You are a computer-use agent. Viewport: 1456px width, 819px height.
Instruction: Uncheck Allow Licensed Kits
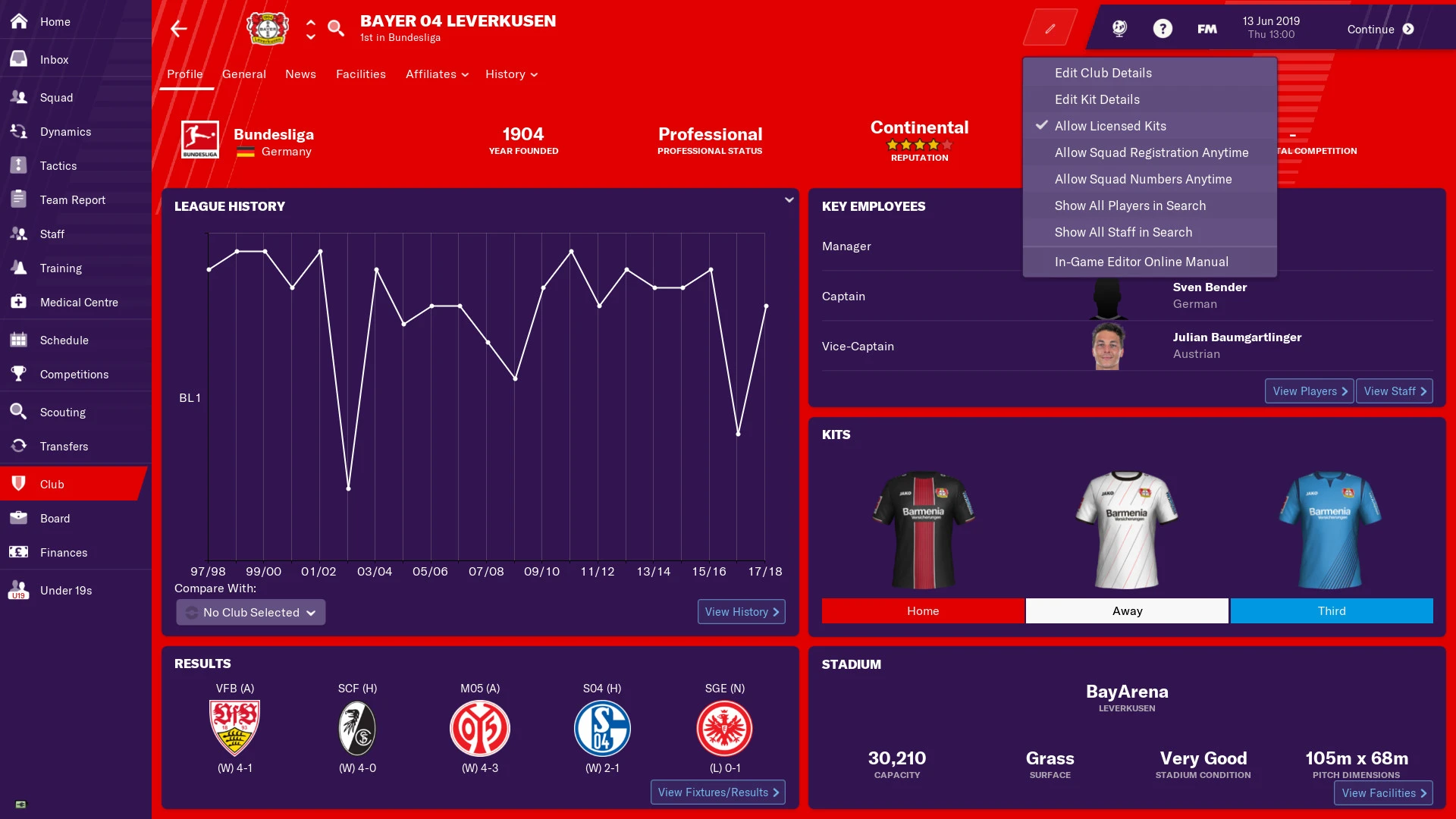[1110, 126]
